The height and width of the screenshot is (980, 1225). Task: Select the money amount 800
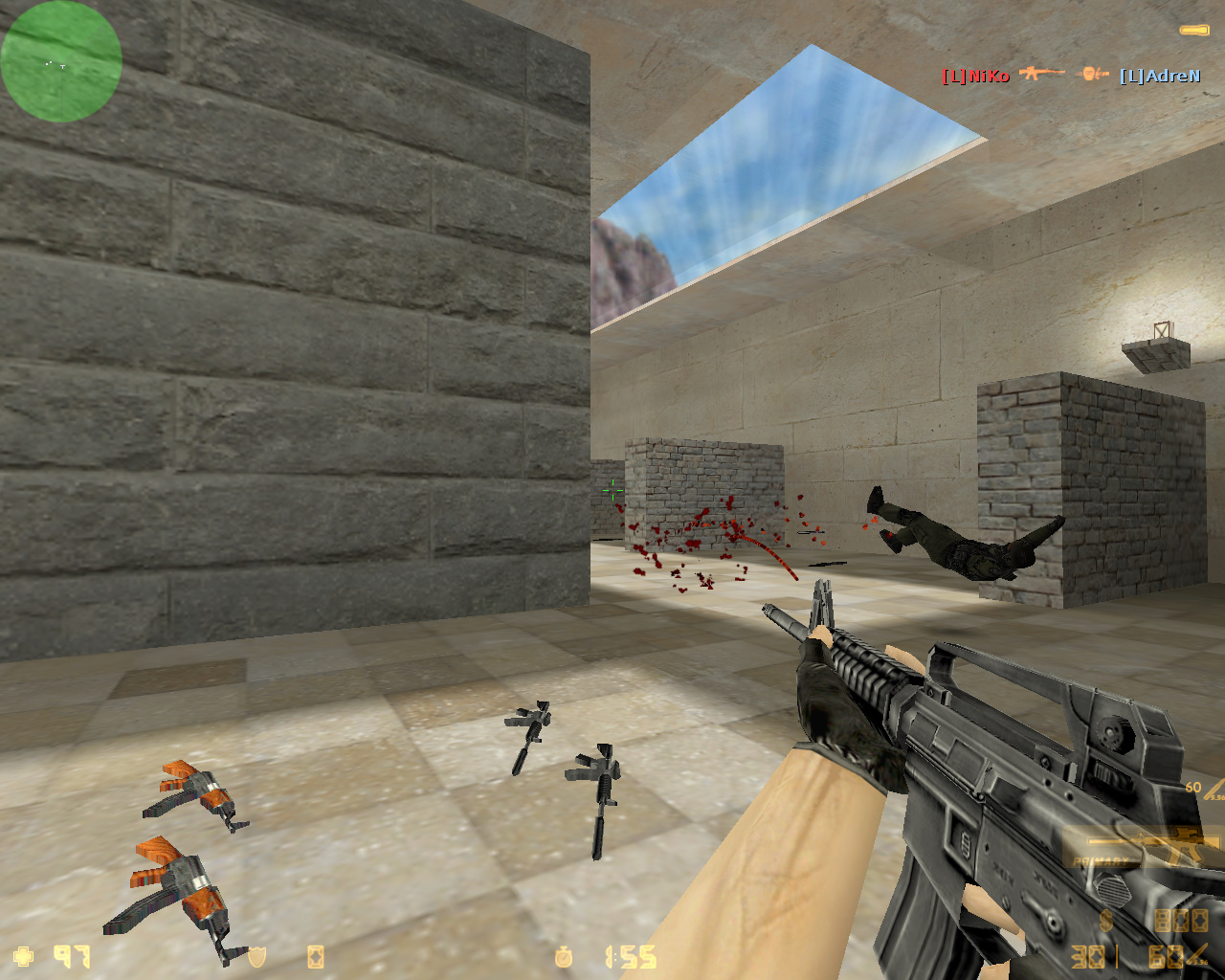click(x=1180, y=922)
